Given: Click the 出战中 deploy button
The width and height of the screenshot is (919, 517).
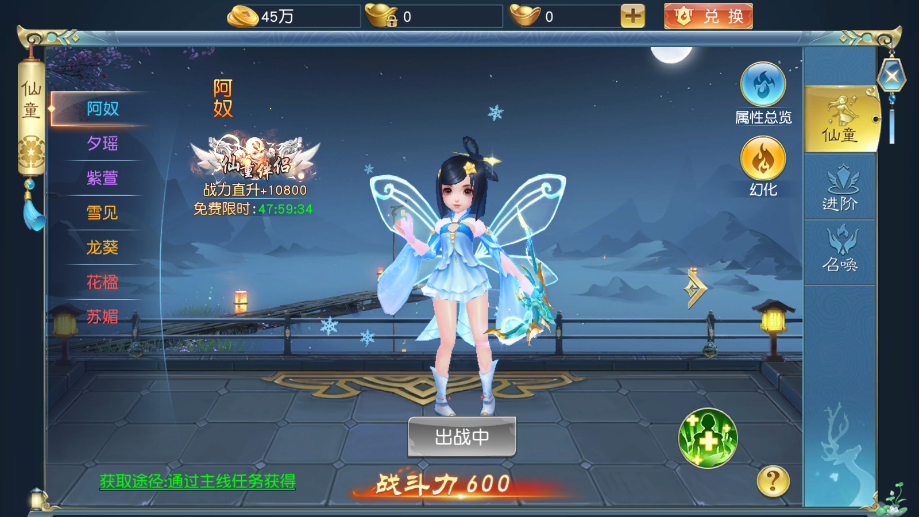Looking at the screenshot, I should pos(462,437).
